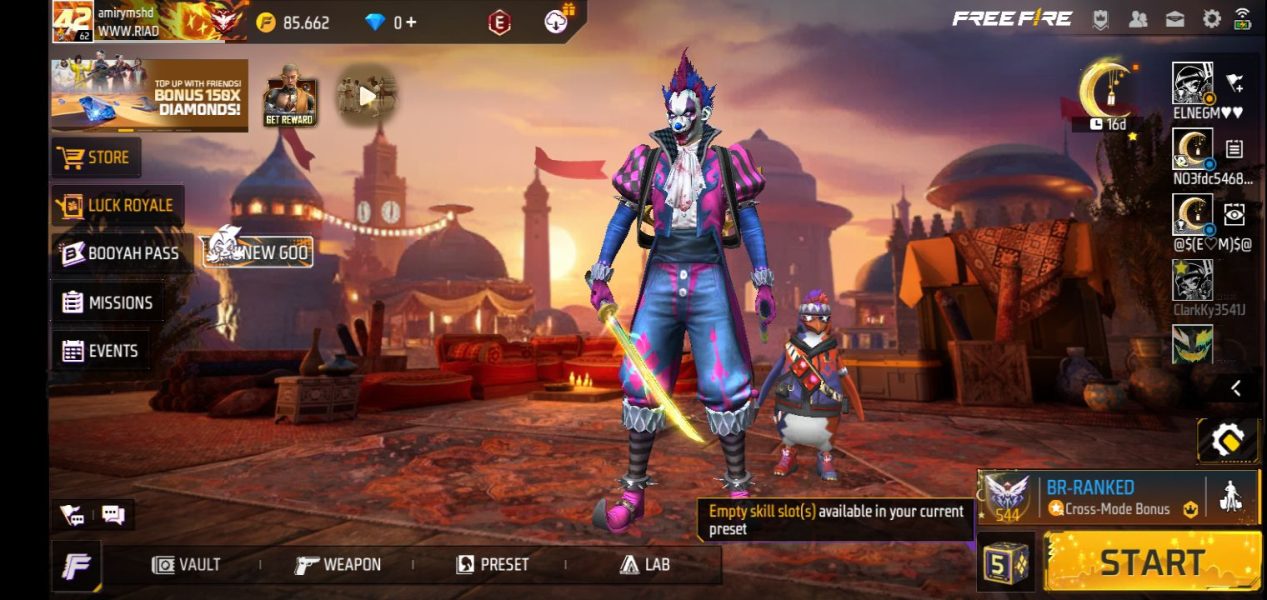Start the BR-Ranked match
This screenshot has width=1267, height=600.
tap(1152, 562)
